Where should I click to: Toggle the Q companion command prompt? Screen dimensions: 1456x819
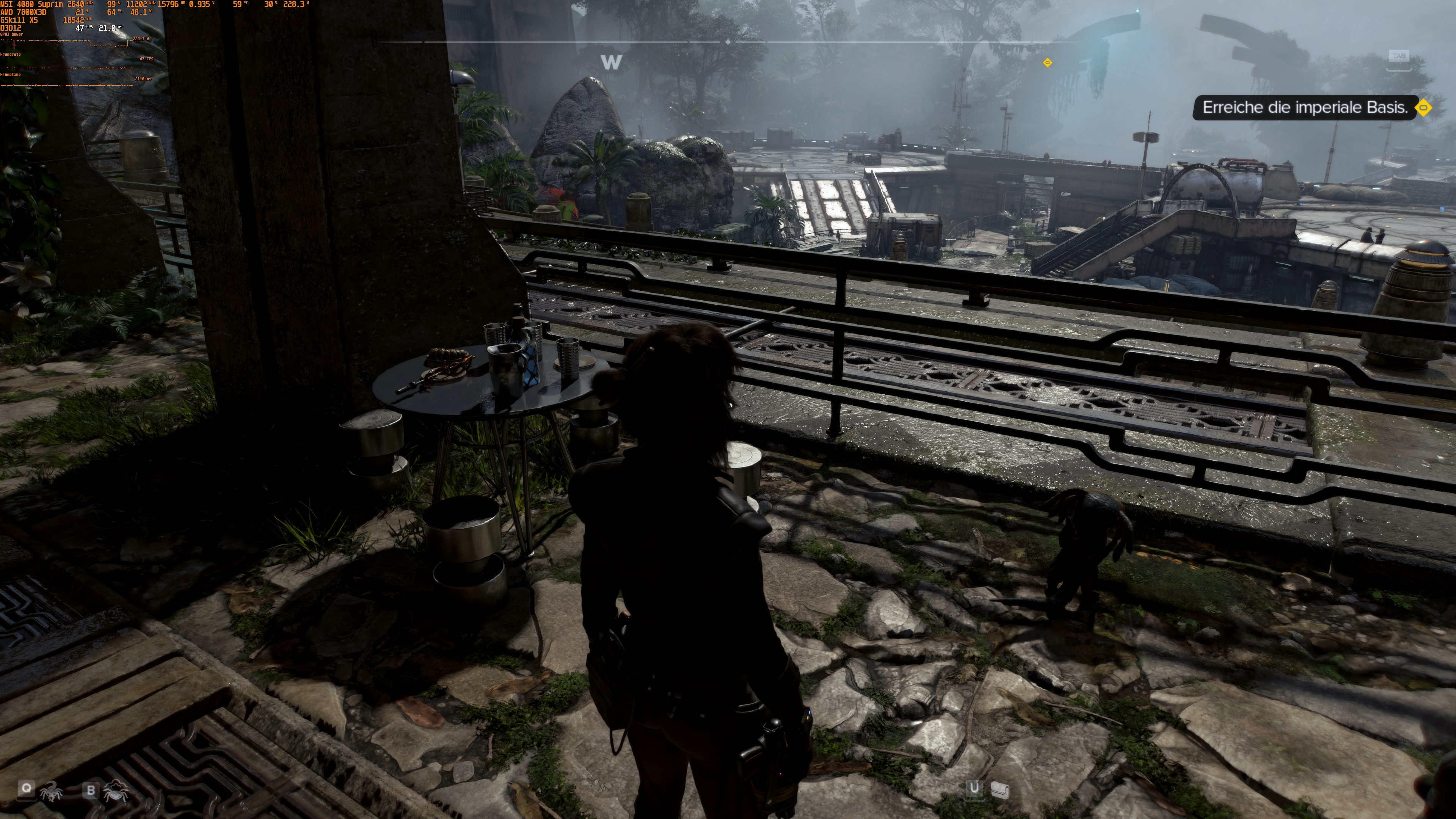pyautogui.click(x=27, y=789)
